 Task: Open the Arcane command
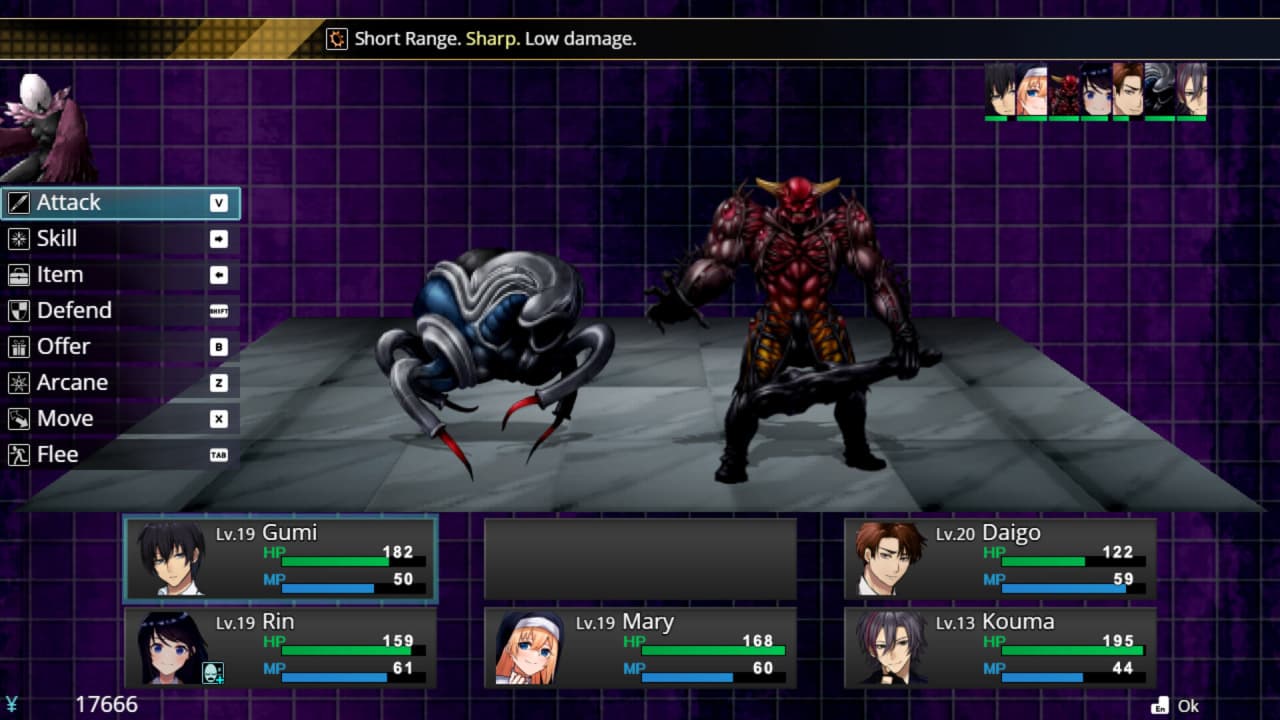click(120, 383)
